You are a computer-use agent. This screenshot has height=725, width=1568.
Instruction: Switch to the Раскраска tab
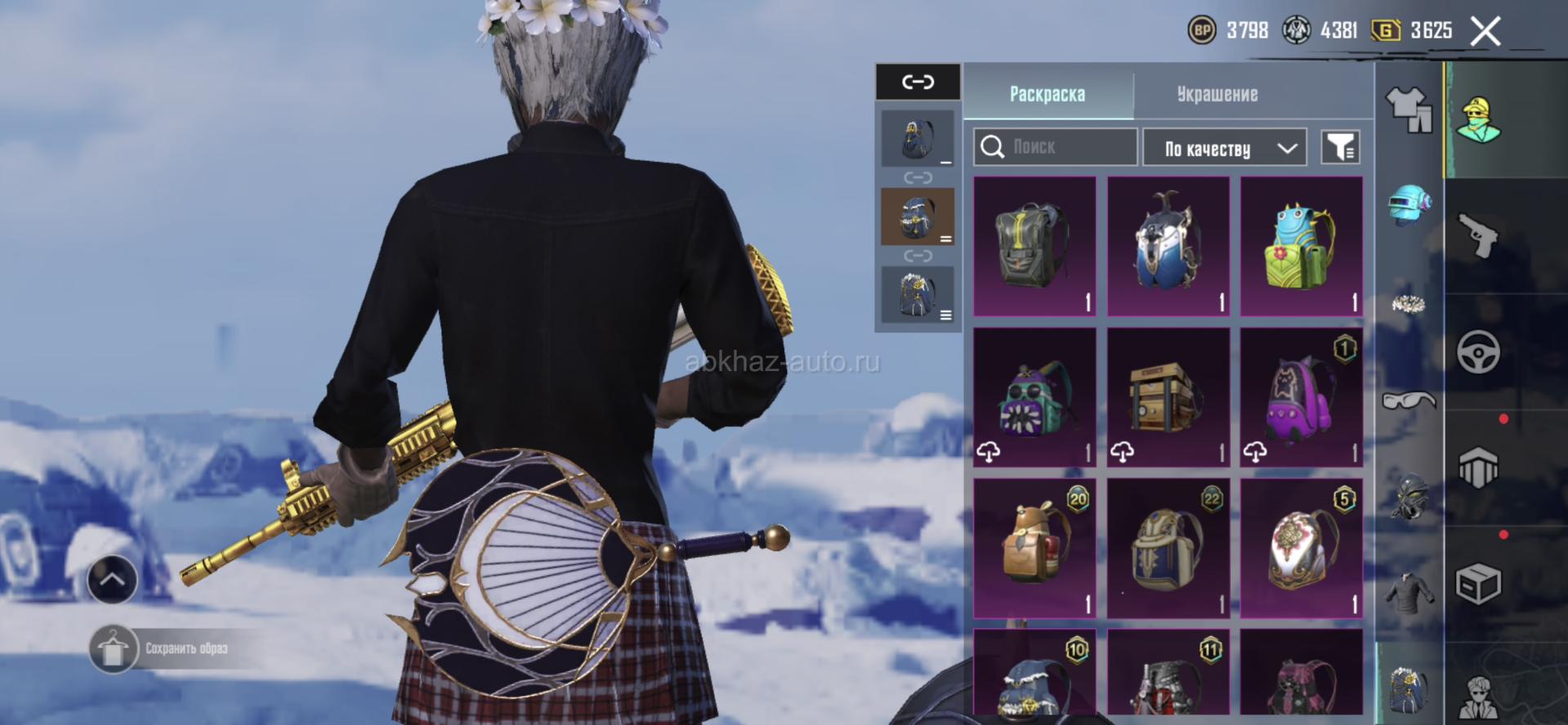point(1048,94)
